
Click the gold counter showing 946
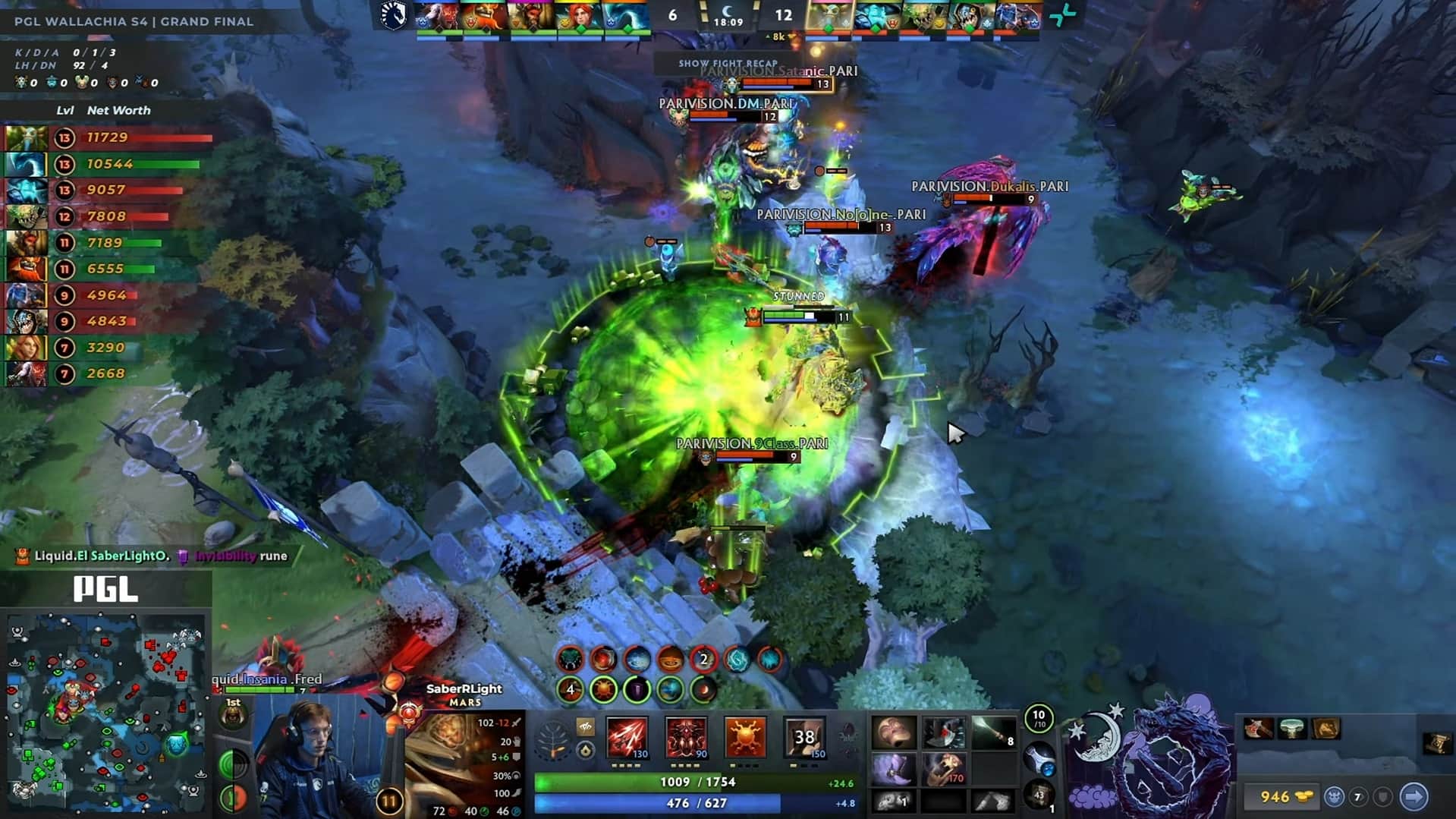click(1278, 797)
